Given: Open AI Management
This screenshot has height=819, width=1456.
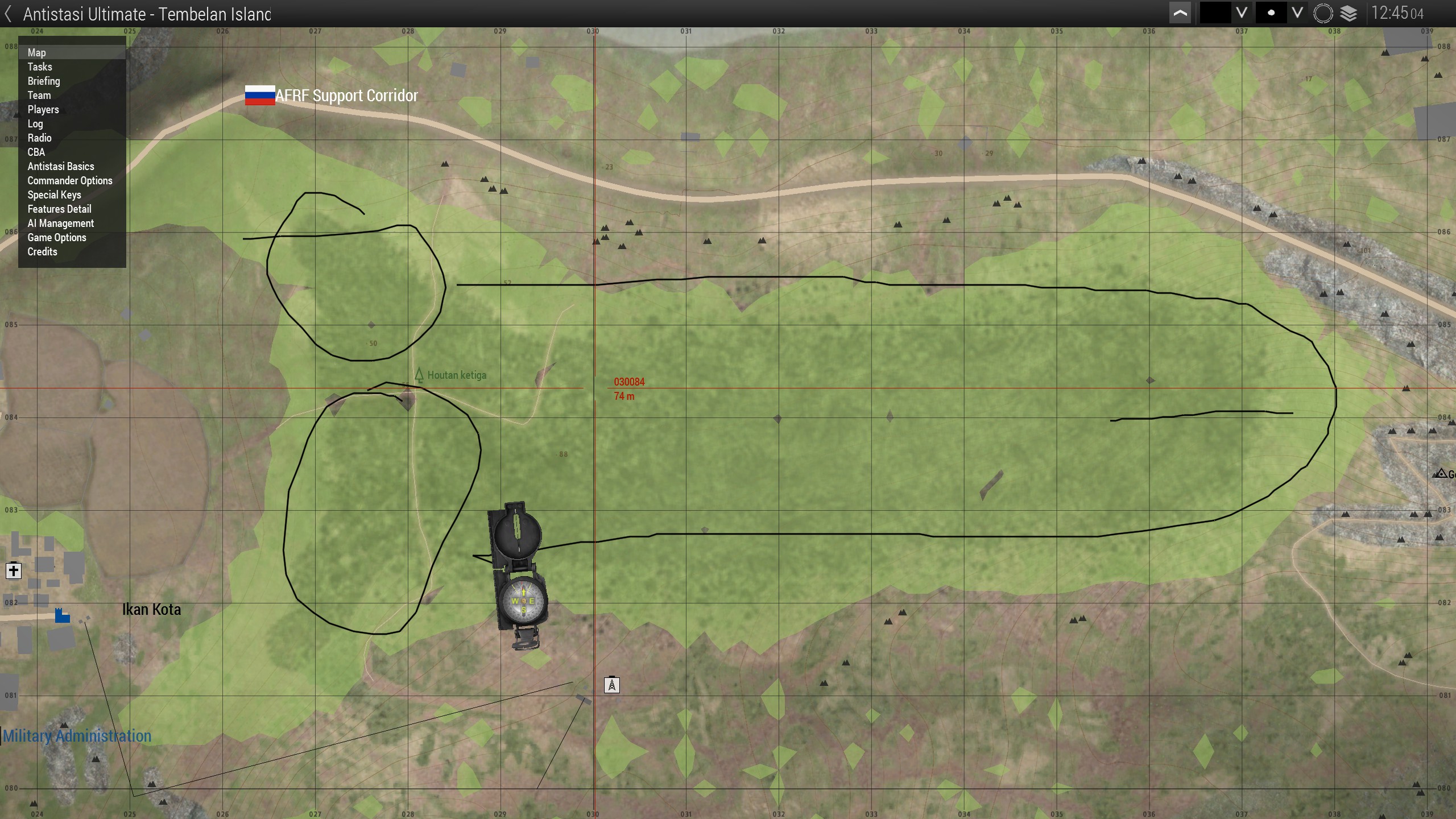Looking at the screenshot, I should click(61, 223).
